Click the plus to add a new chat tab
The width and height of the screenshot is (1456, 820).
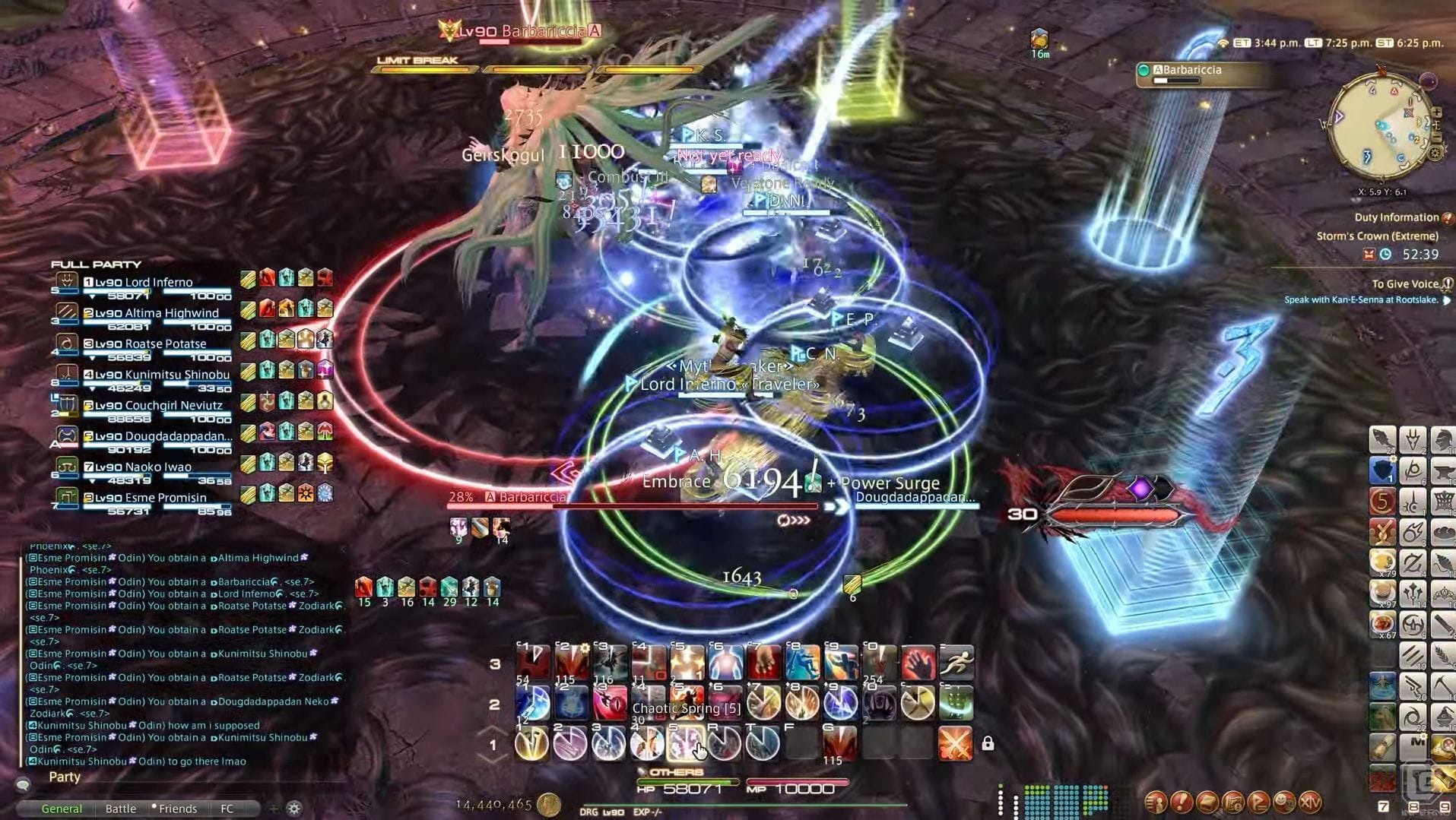(x=274, y=808)
